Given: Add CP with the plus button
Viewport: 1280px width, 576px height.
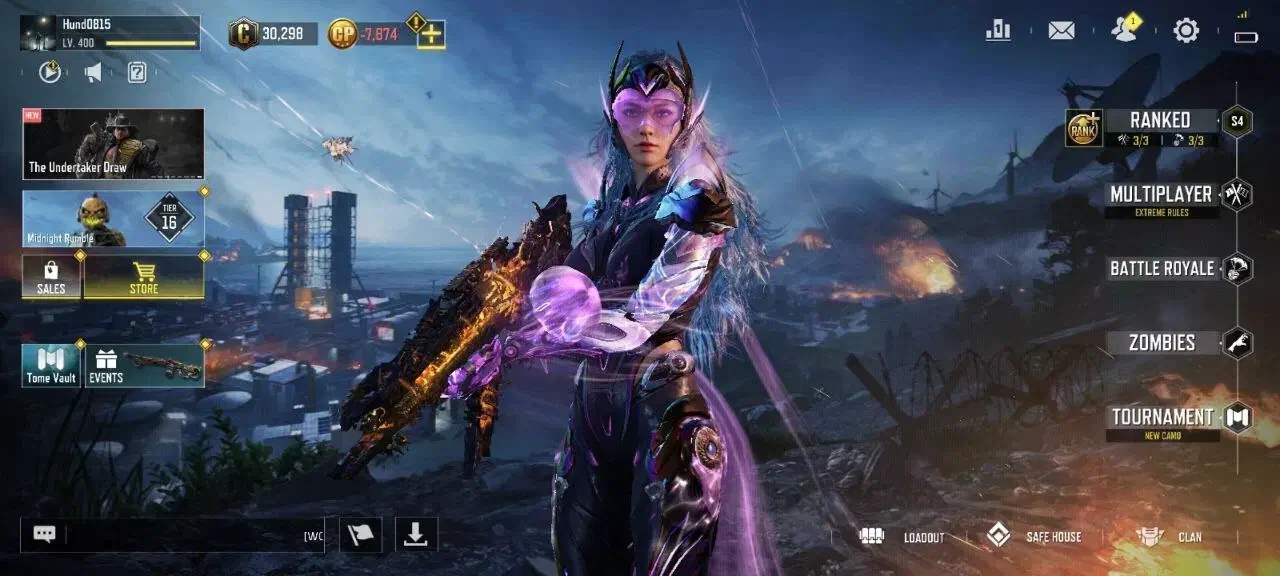Looking at the screenshot, I should 431,35.
